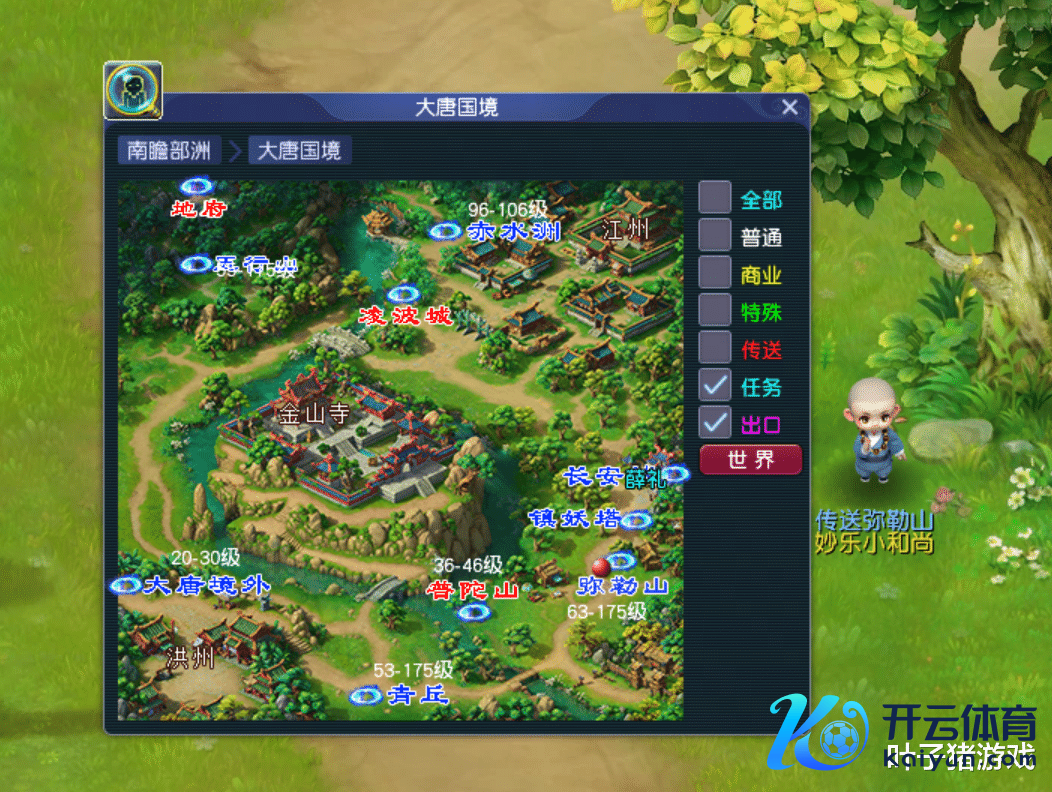Viewport: 1052px width, 792px height.
Task: Turn on the 传送 filter checkbox
Action: tap(714, 348)
